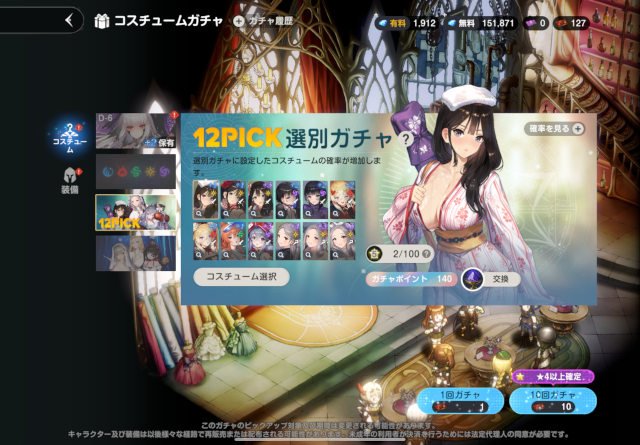
Task: Click the help icon next to 2/100 counter
Action: tap(428, 254)
